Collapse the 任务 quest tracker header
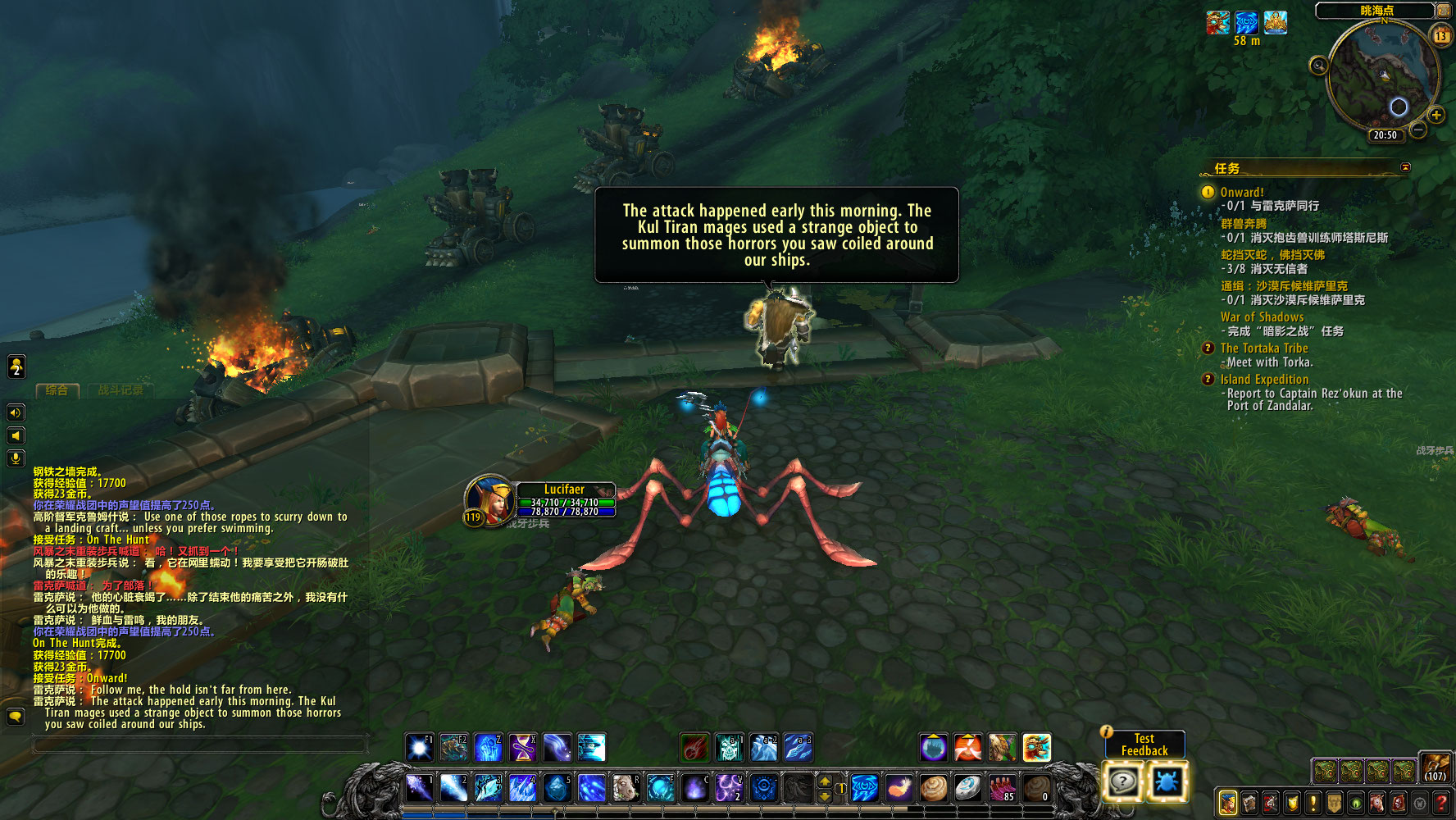 [x=1405, y=167]
